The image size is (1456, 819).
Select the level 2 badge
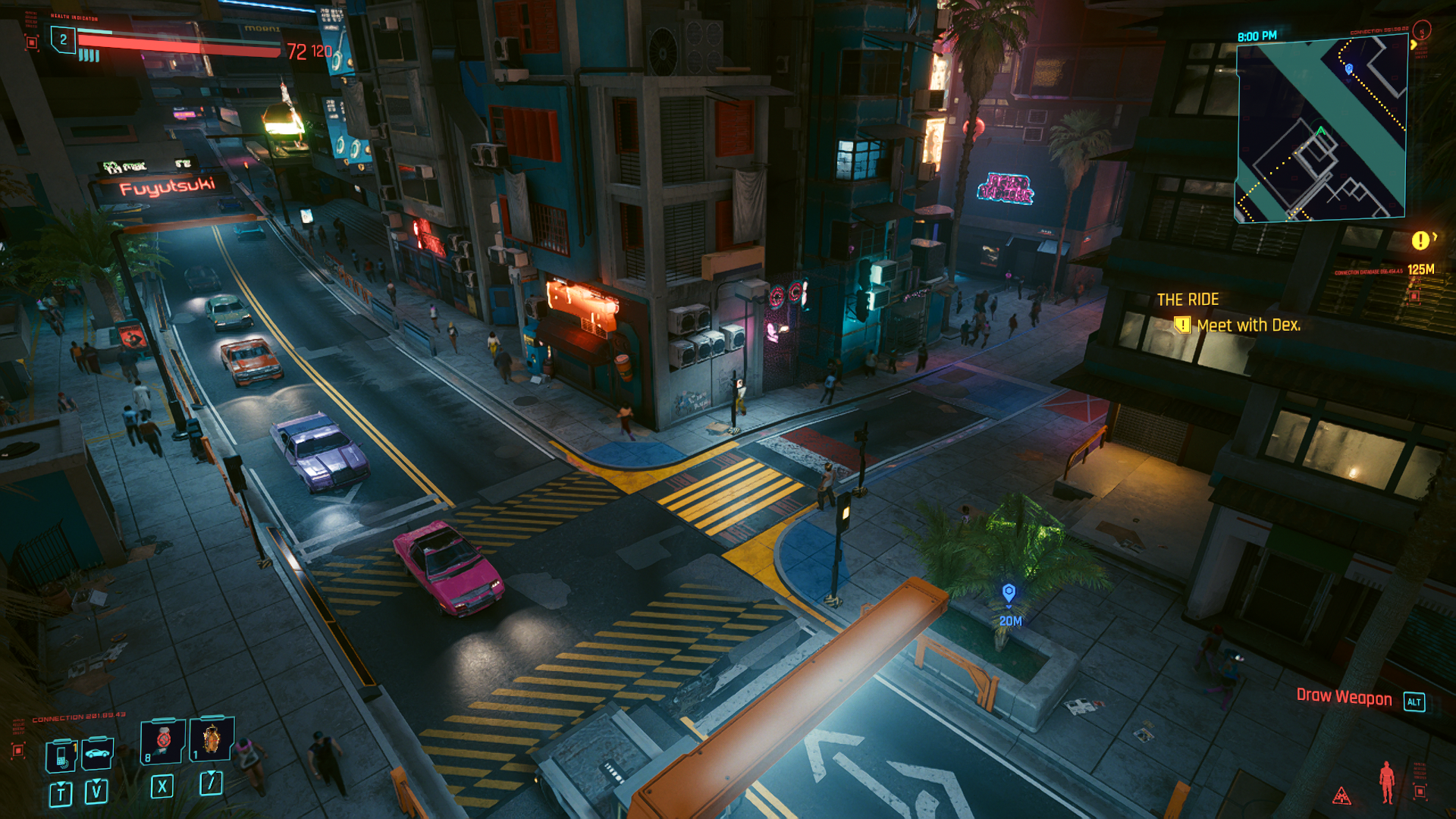tap(64, 39)
